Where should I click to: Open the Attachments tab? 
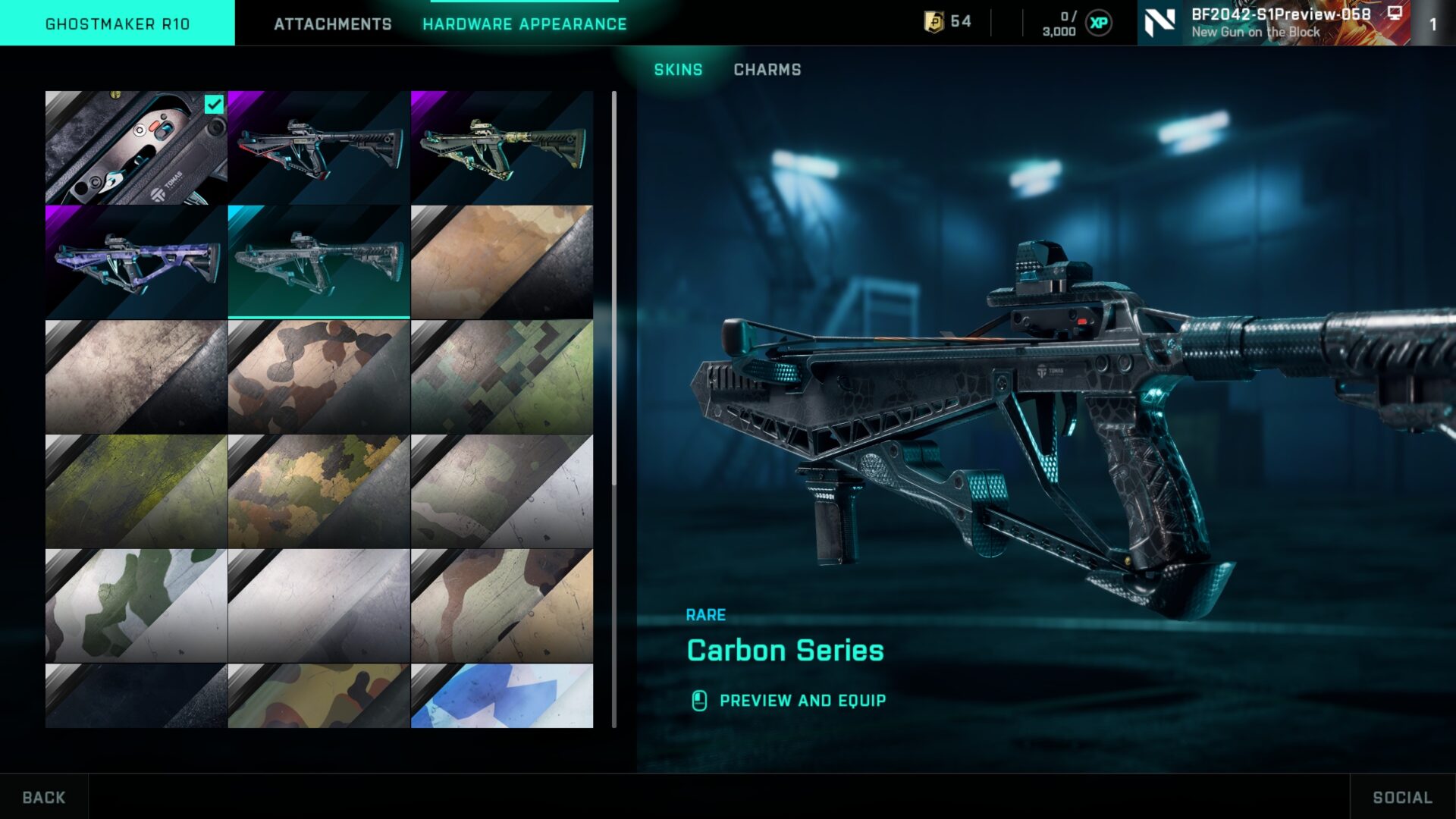pyautogui.click(x=332, y=24)
